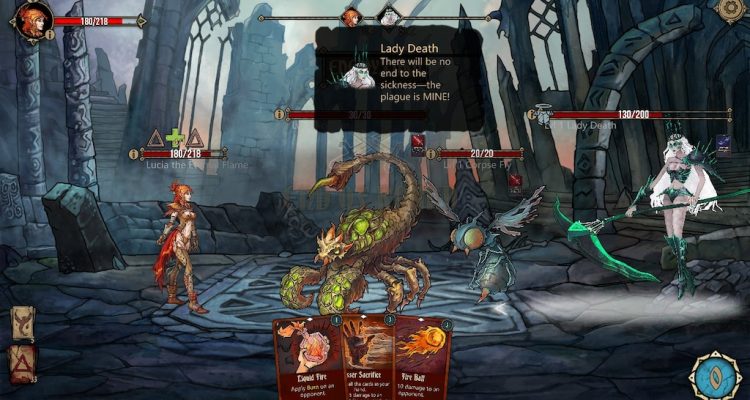Image resolution: width=750 pixels, height=400 pixels.
Task: Select Lady Death's portrait in turn order
Action: [388, 17]
